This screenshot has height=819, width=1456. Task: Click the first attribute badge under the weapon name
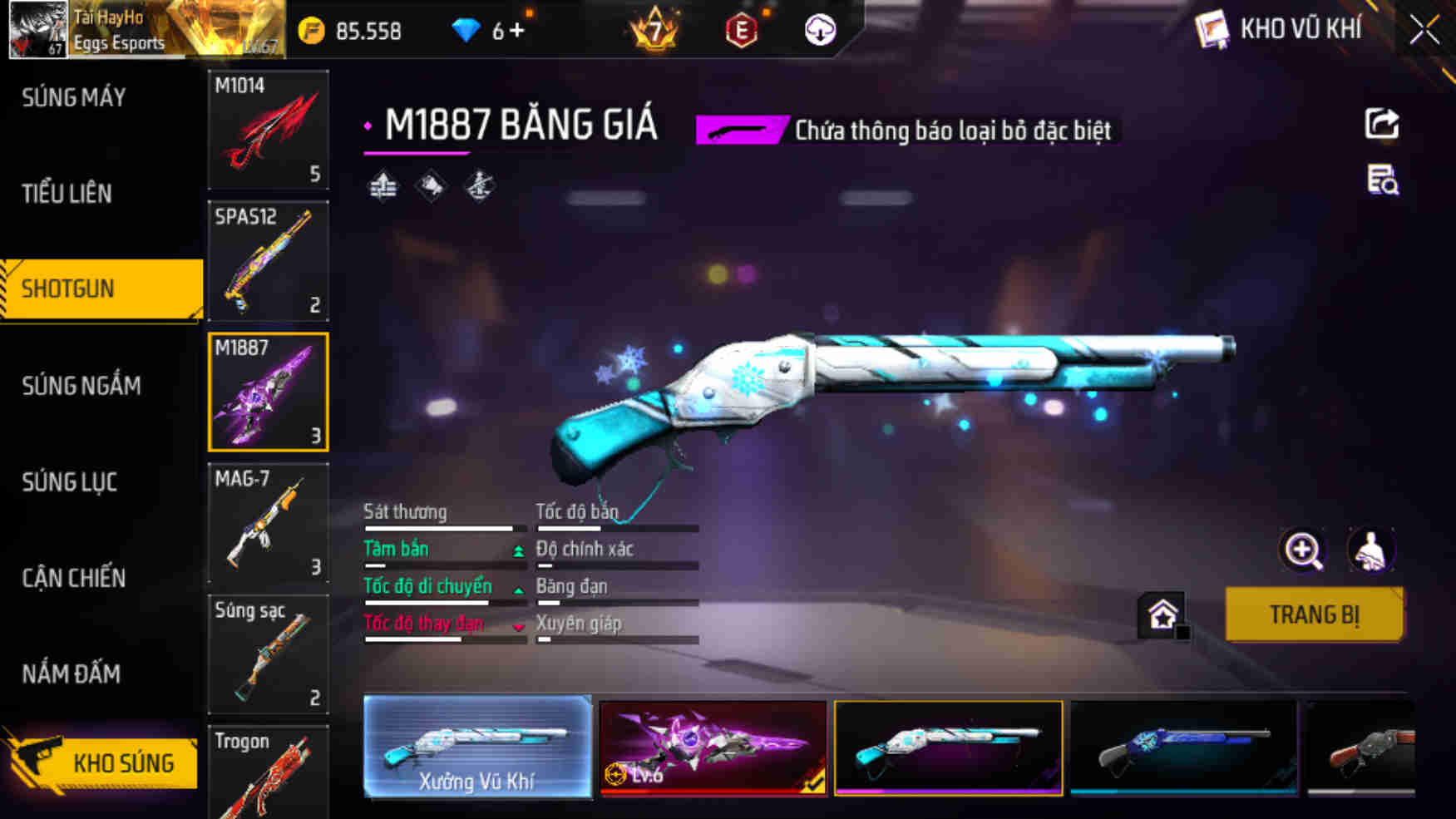[384, 185]
